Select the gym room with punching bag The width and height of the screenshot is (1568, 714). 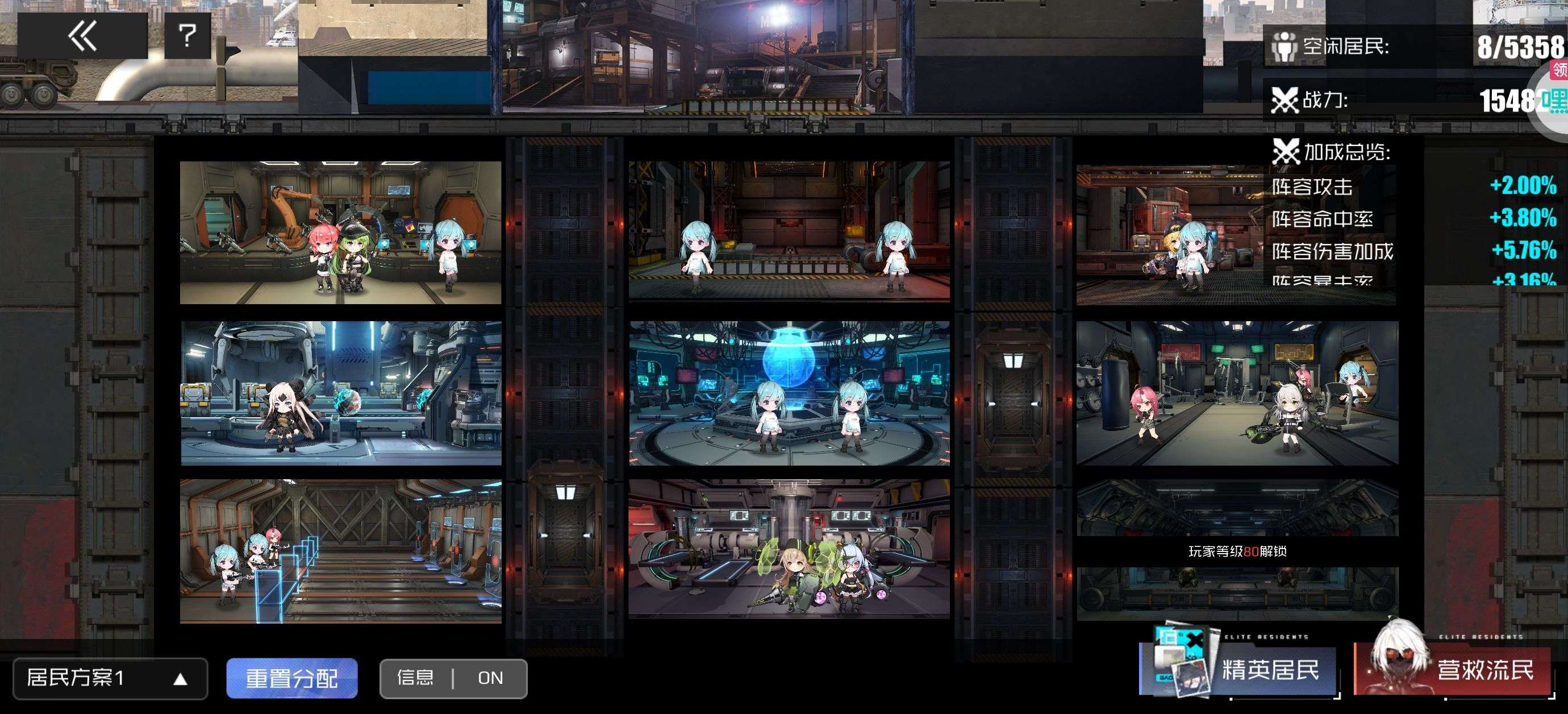pos(1237,393)
